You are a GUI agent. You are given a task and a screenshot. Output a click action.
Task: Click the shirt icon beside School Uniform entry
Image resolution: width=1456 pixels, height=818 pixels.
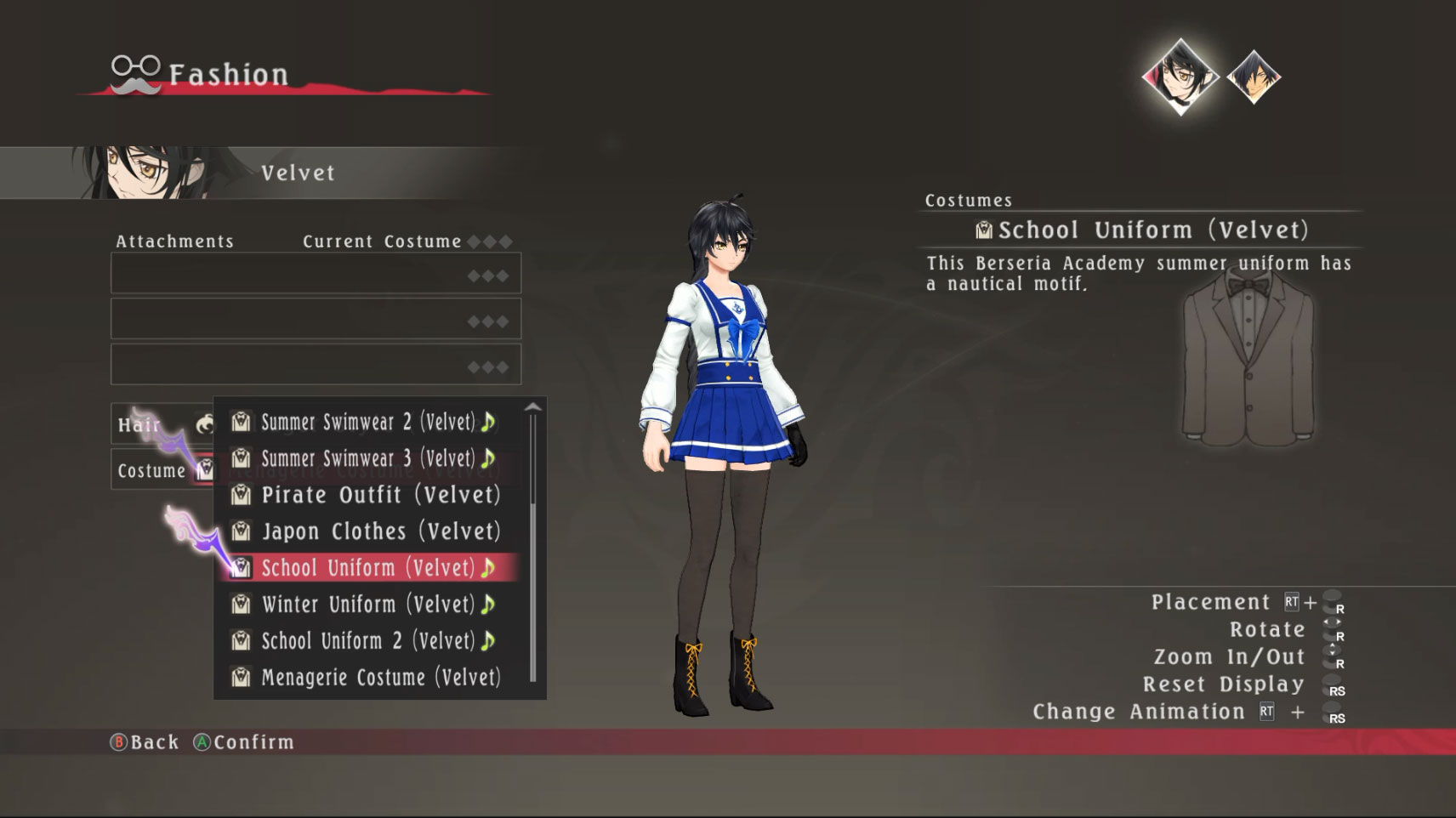(241, 568)
